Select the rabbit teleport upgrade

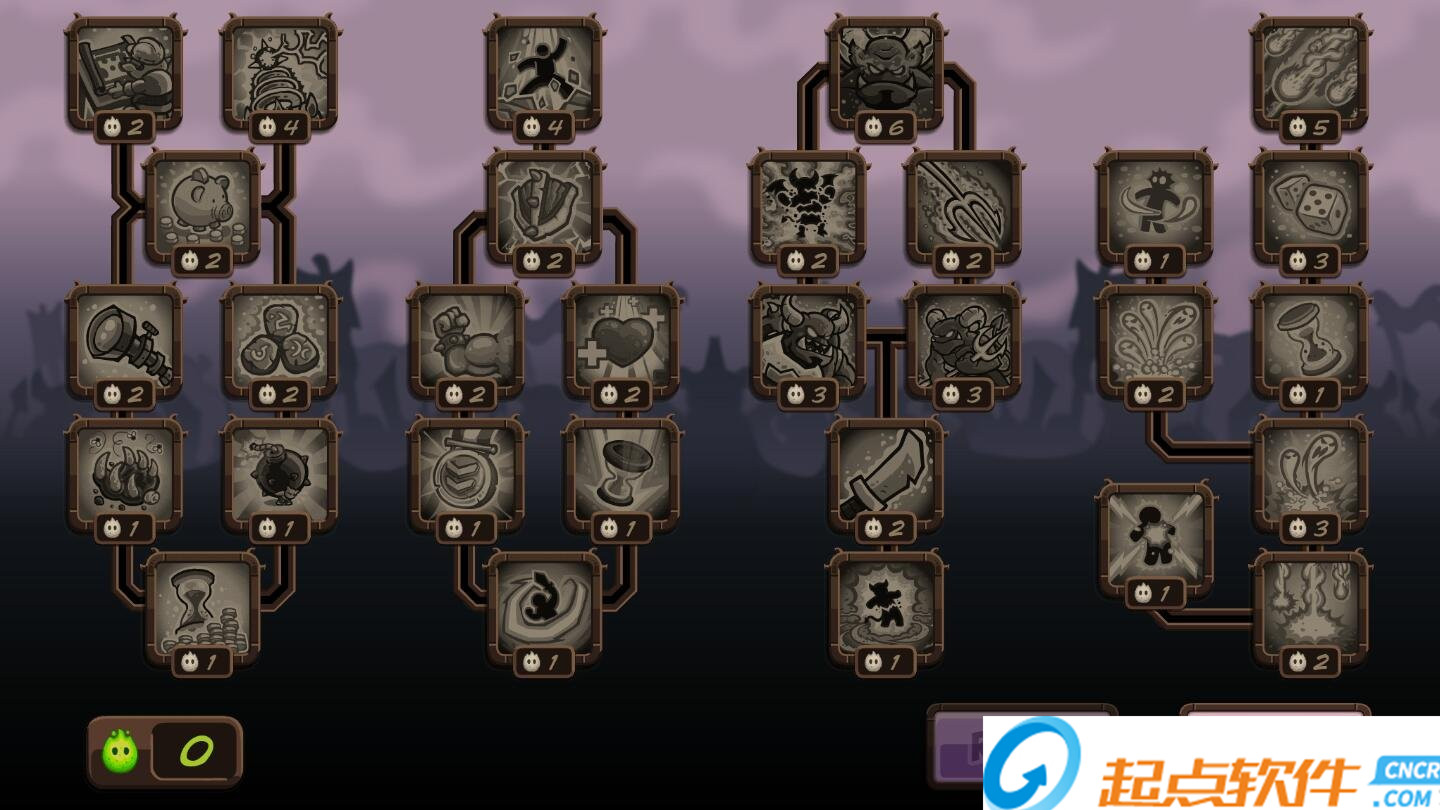(543, 608)
